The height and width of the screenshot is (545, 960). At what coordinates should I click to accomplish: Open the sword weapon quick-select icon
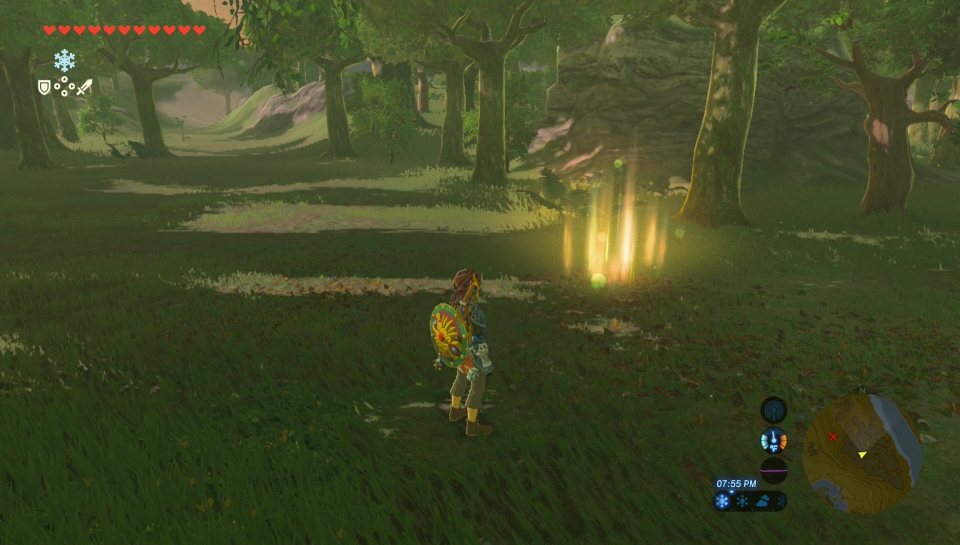85,87
